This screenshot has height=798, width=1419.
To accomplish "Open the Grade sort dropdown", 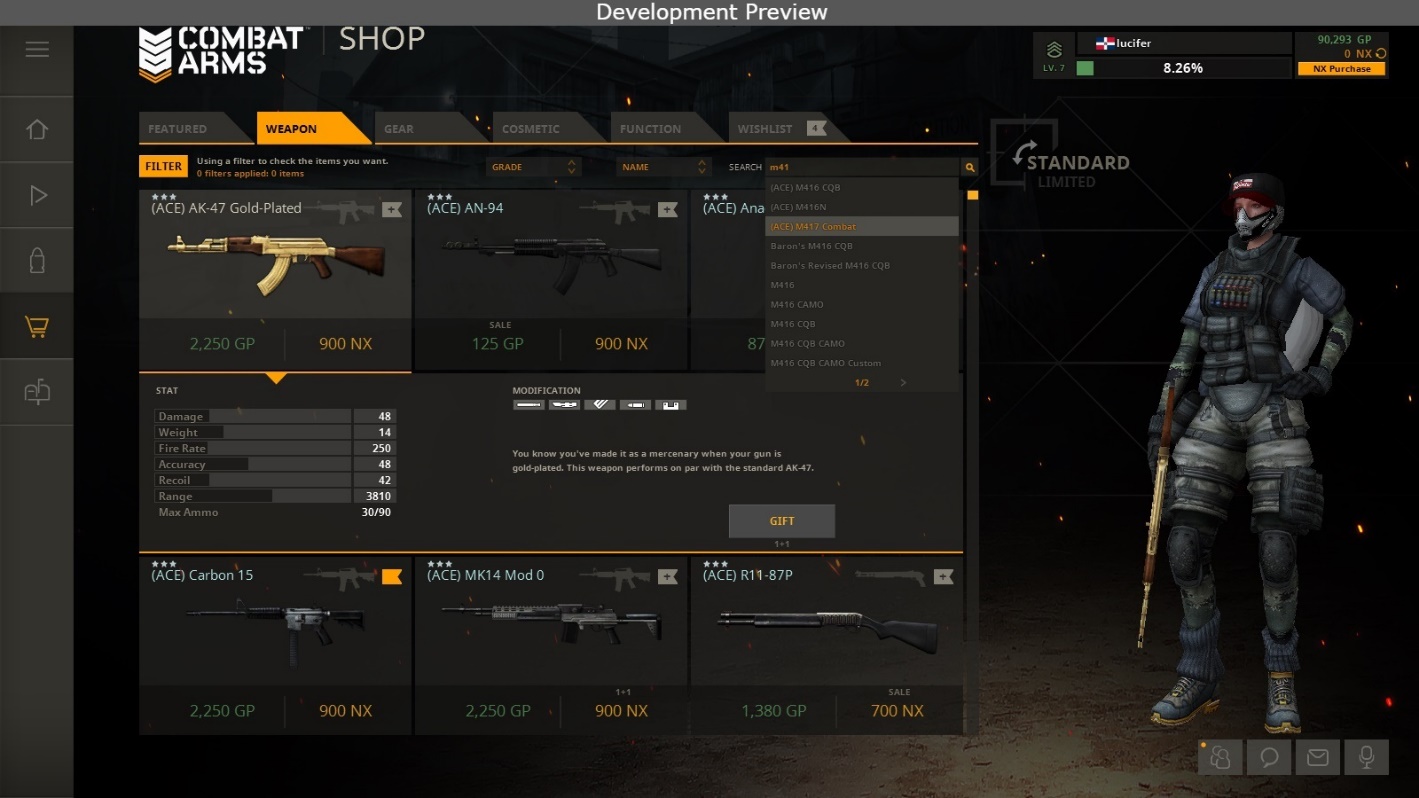I will pos(534,167).
